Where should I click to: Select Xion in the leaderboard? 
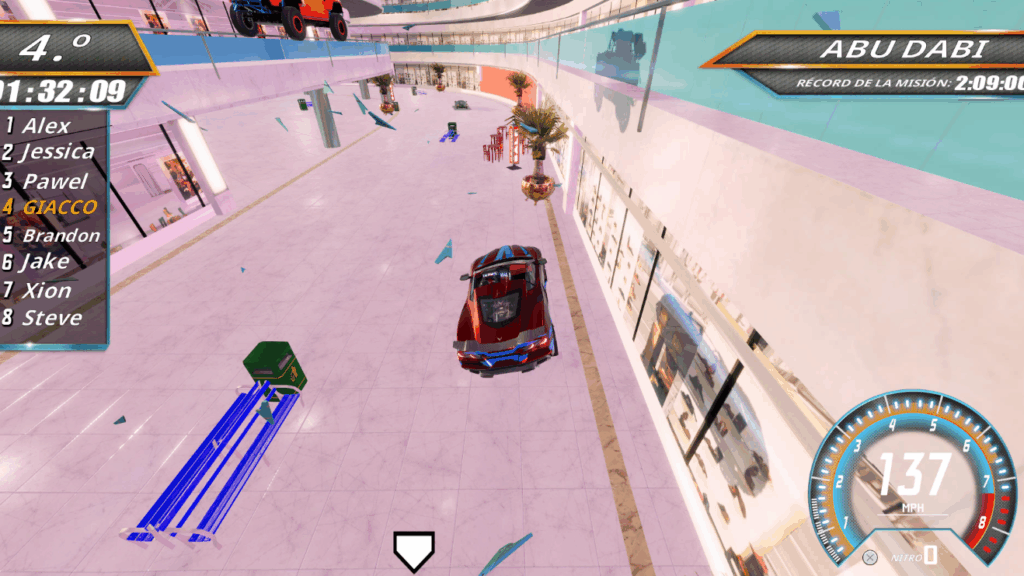(x=46, y=291)
